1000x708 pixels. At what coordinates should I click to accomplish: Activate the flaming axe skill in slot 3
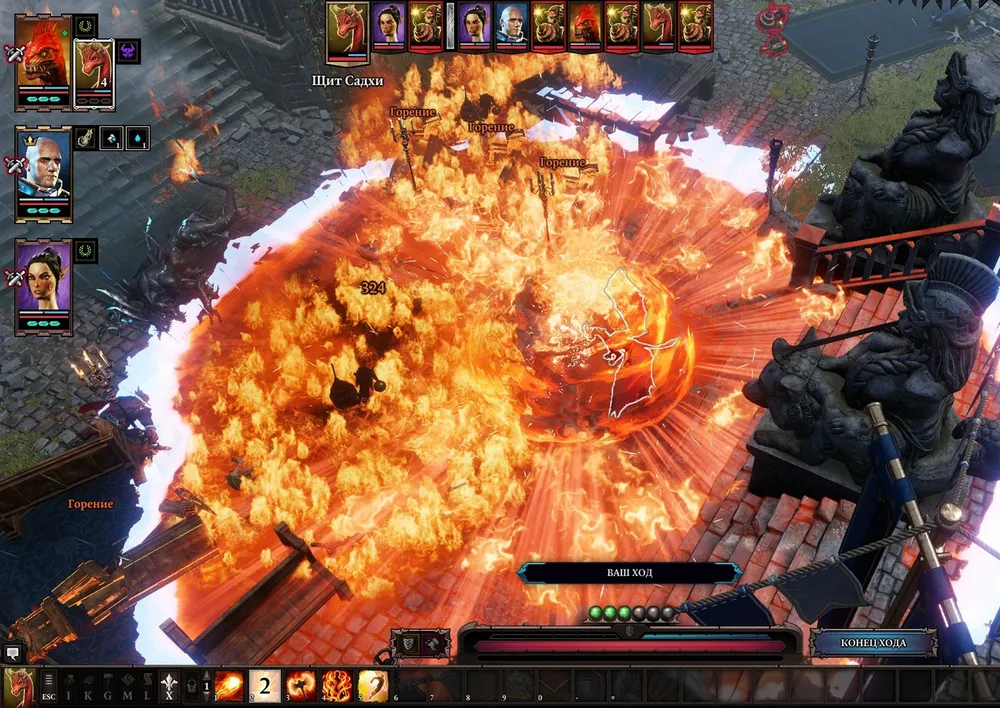tap(301, 687)
